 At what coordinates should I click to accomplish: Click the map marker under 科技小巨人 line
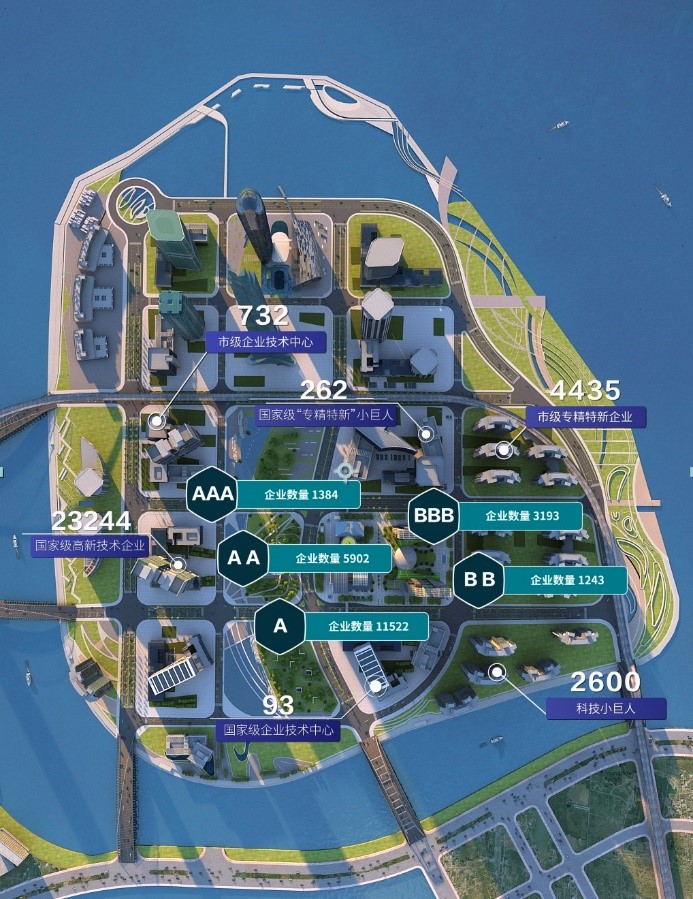pos(495,671)
